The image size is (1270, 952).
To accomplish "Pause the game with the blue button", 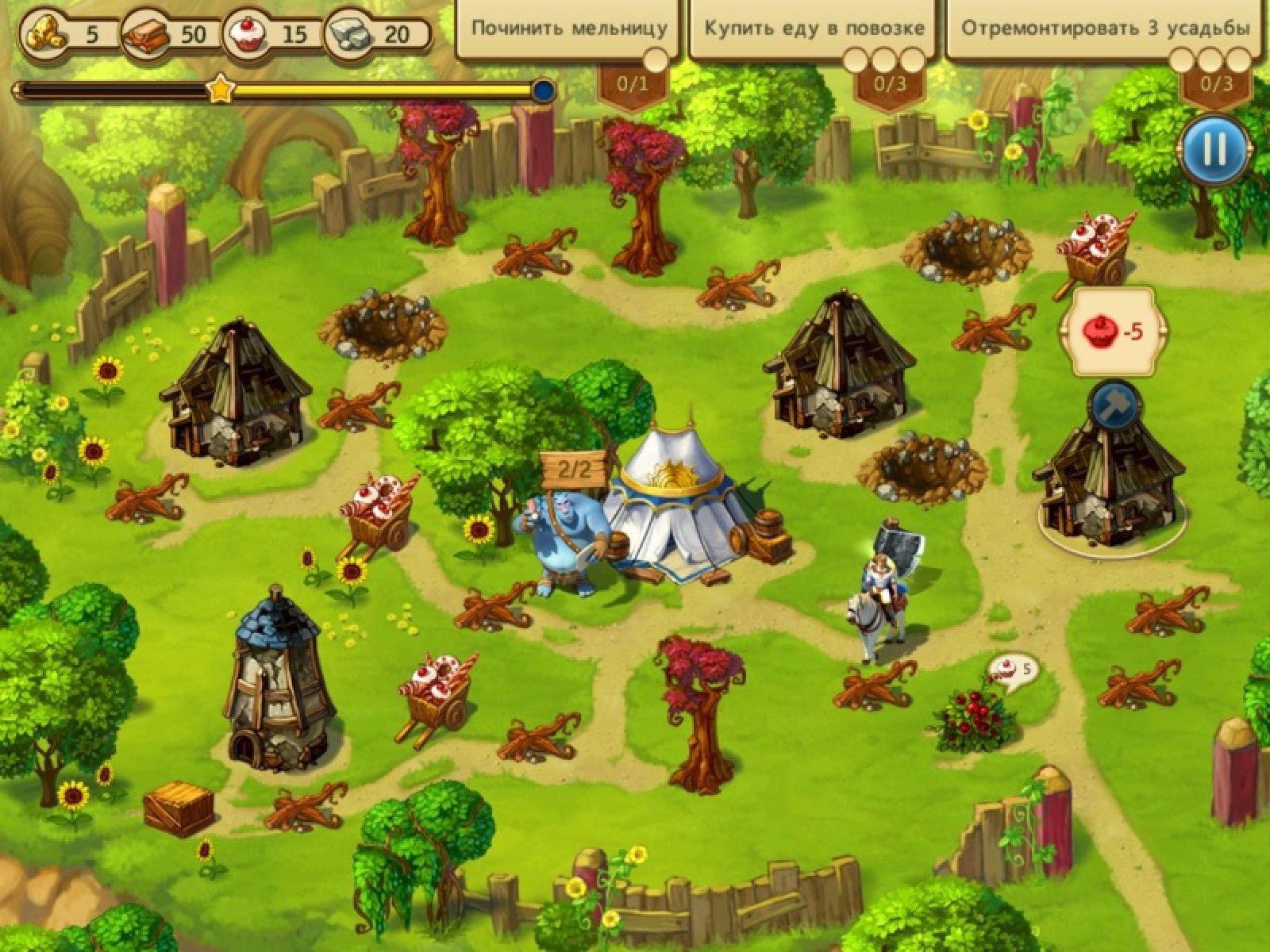I will 1214,150.
